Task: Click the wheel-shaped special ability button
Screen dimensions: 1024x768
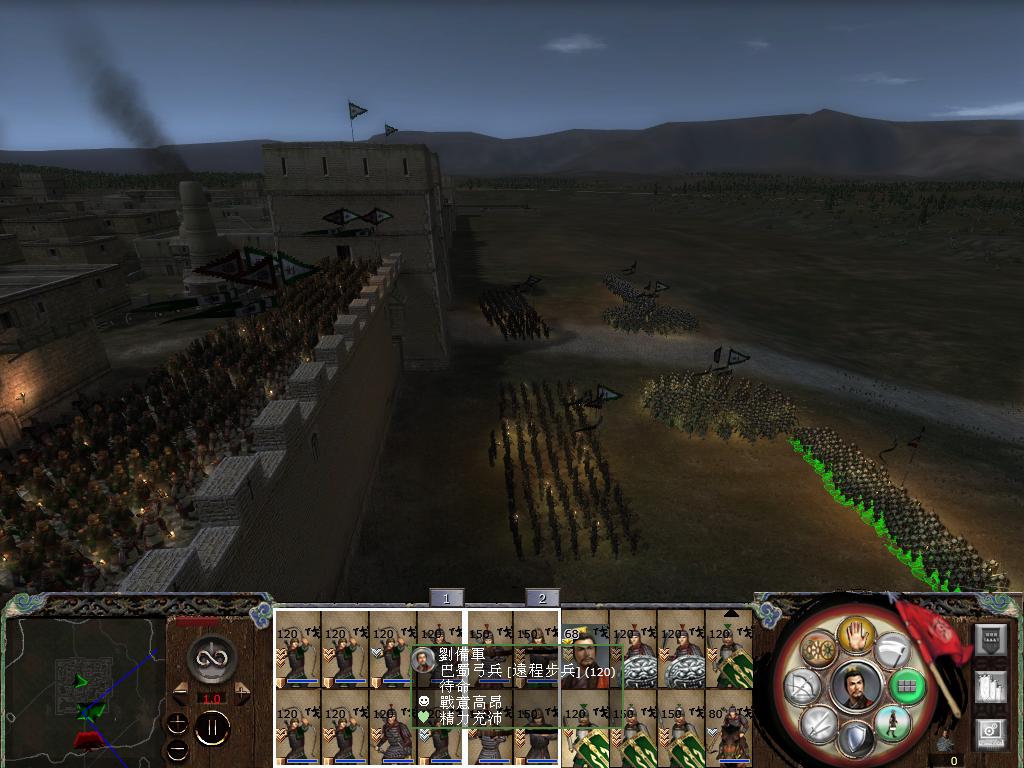Action: [820, 650]
